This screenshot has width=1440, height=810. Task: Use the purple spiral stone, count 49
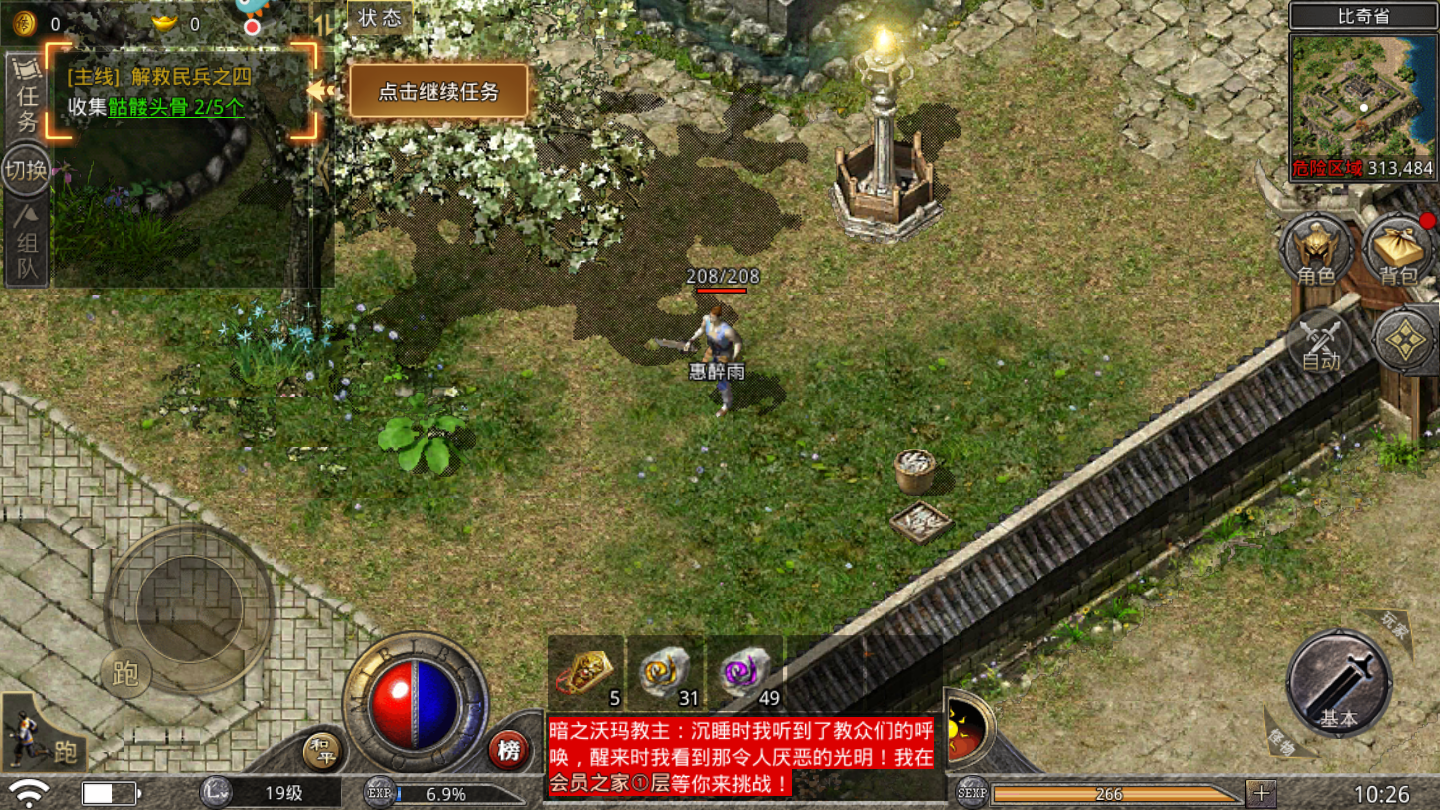pos(746,672)
